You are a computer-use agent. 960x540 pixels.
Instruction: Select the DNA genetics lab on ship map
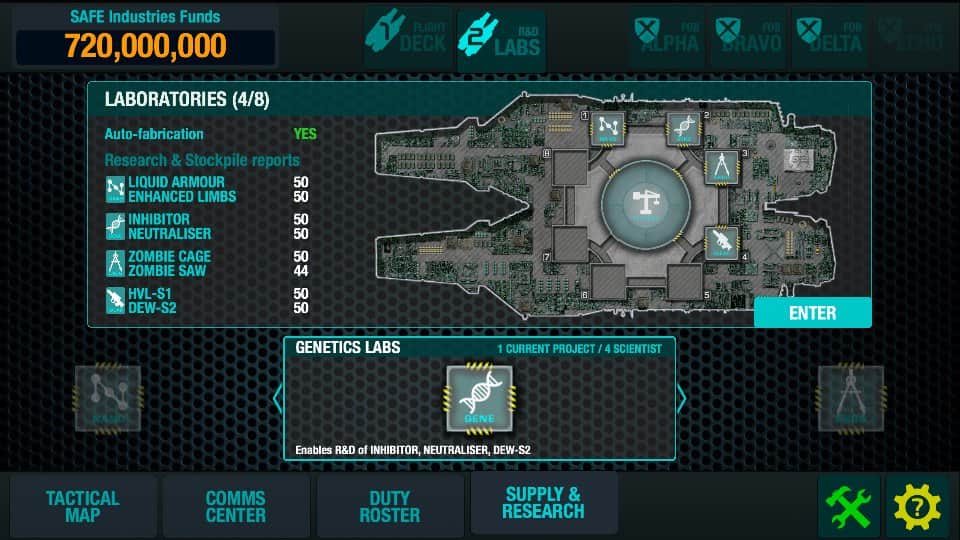tap(683, 128)
